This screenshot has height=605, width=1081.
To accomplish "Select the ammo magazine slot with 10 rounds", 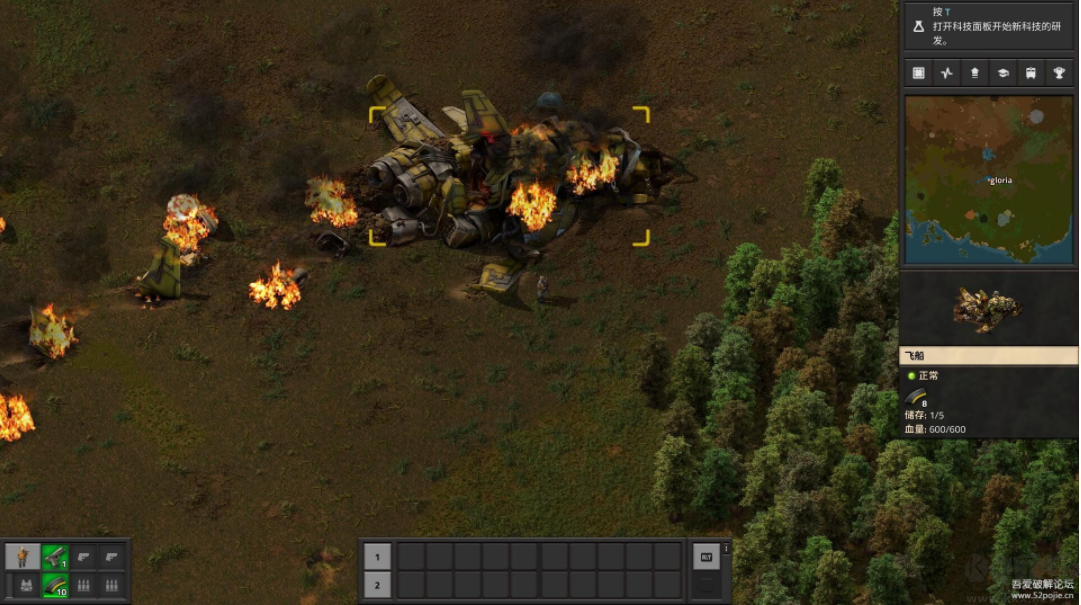I will click(x=55, y=585).
